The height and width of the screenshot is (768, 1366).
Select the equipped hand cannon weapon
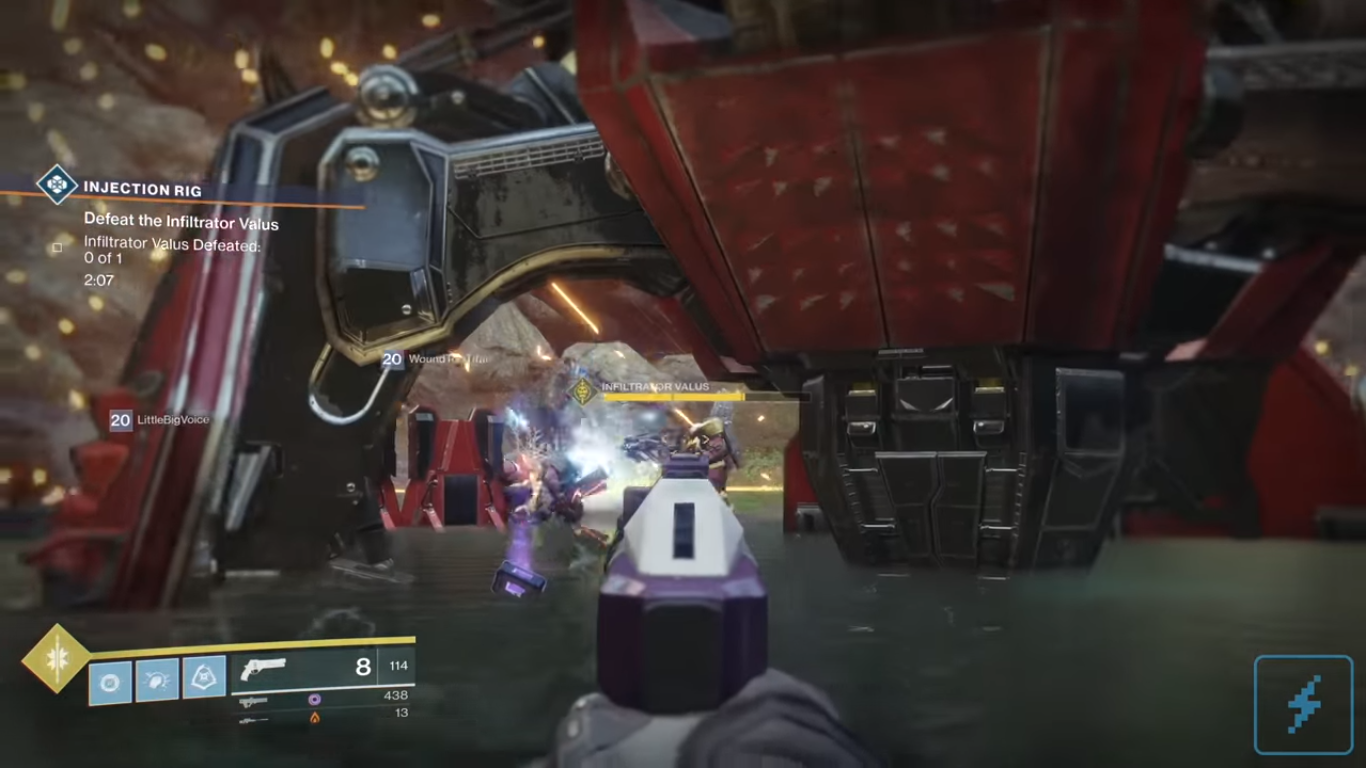tap(264, 668)
